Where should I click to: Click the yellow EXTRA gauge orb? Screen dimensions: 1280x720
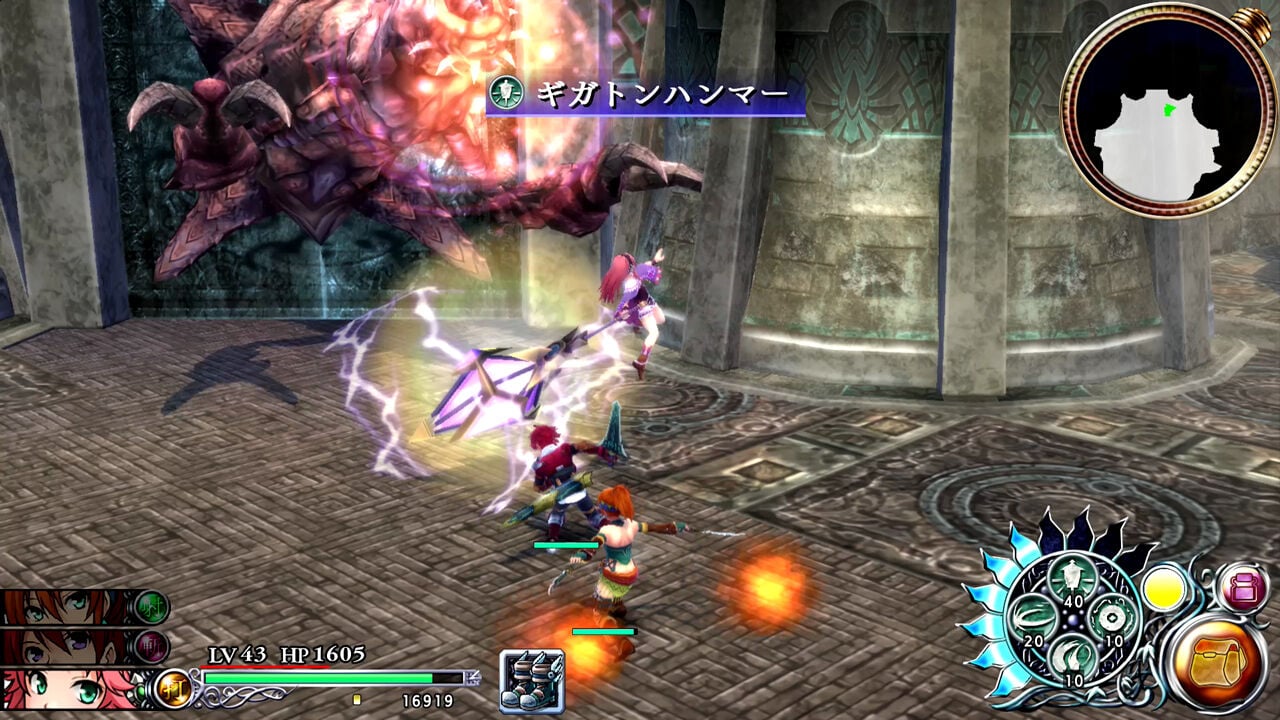pos(1164,587)
